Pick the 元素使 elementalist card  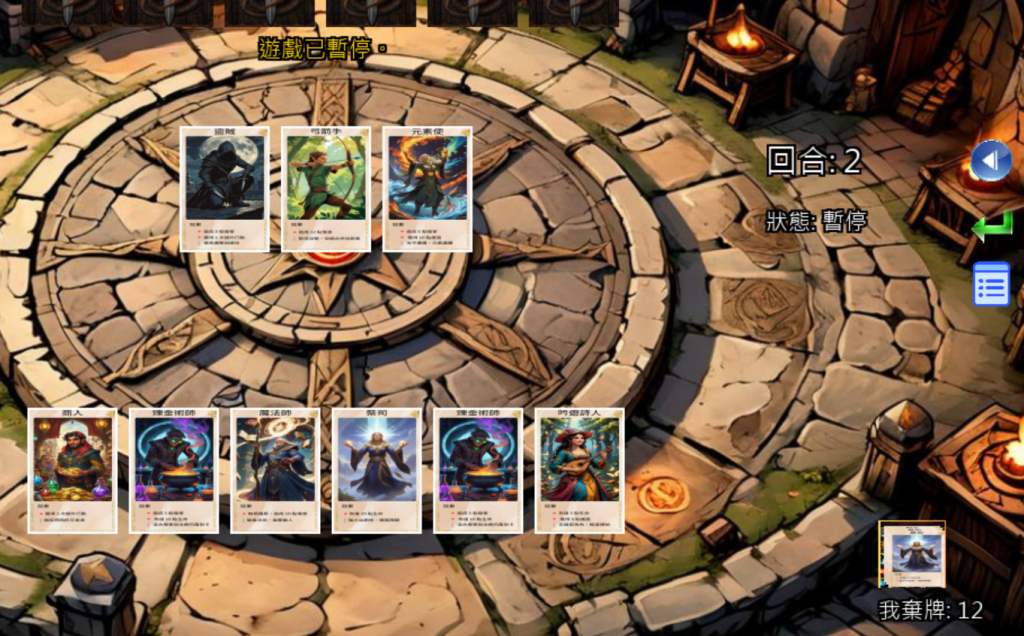(x=428, y=188)
